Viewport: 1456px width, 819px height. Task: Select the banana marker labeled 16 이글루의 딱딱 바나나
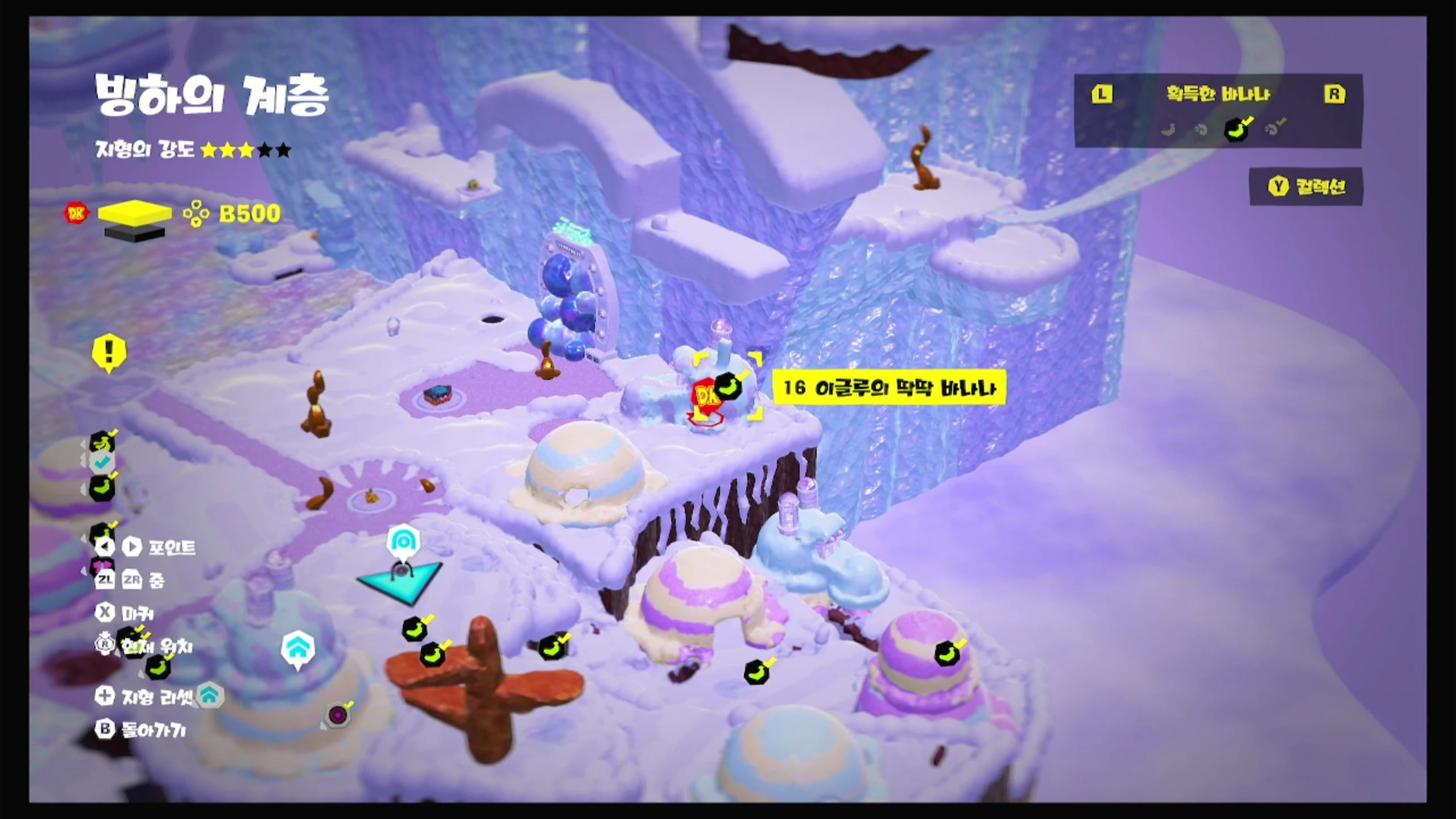click(x=729, y=386)
